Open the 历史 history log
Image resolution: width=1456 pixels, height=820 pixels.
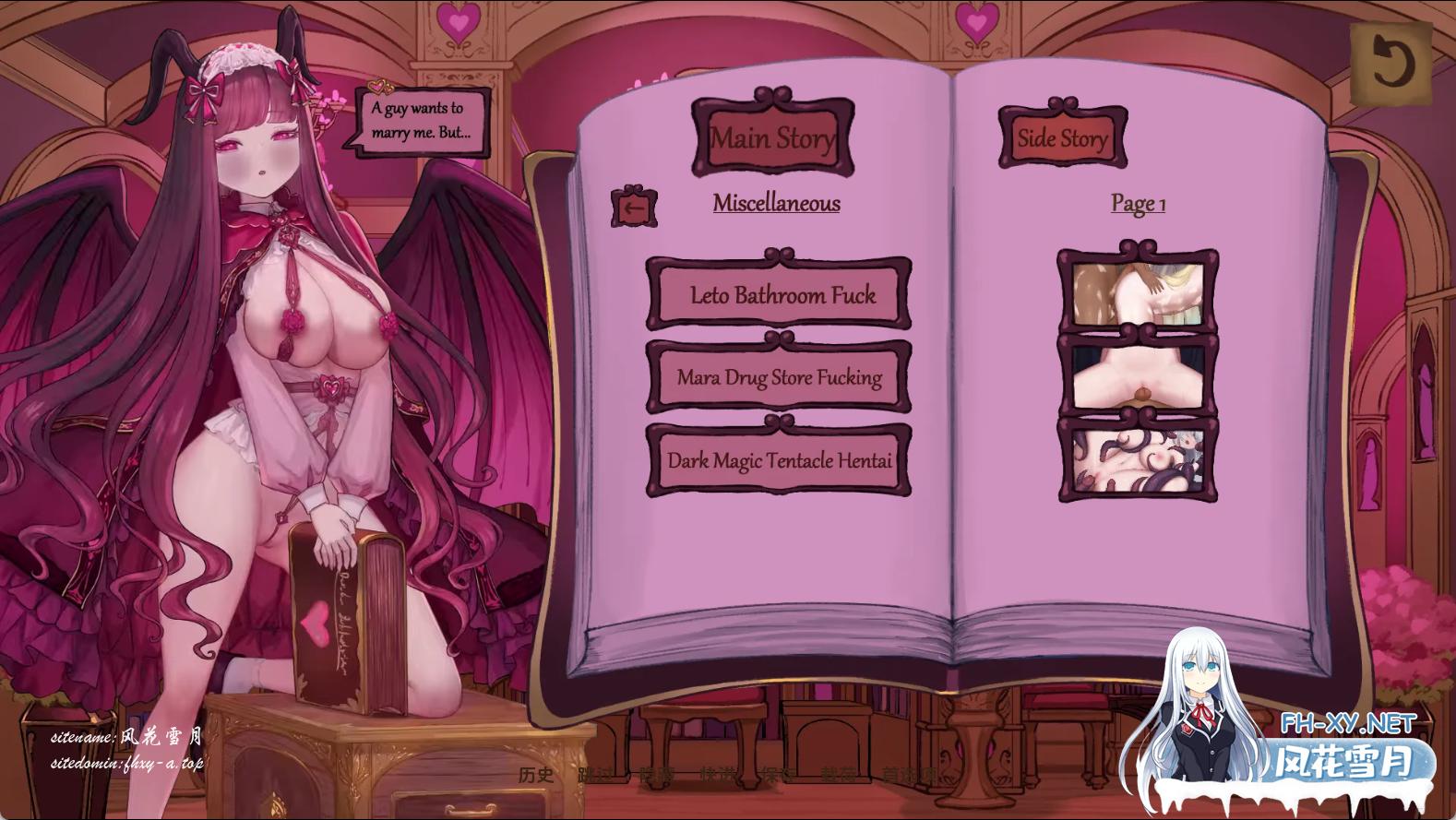coord(536,775)
